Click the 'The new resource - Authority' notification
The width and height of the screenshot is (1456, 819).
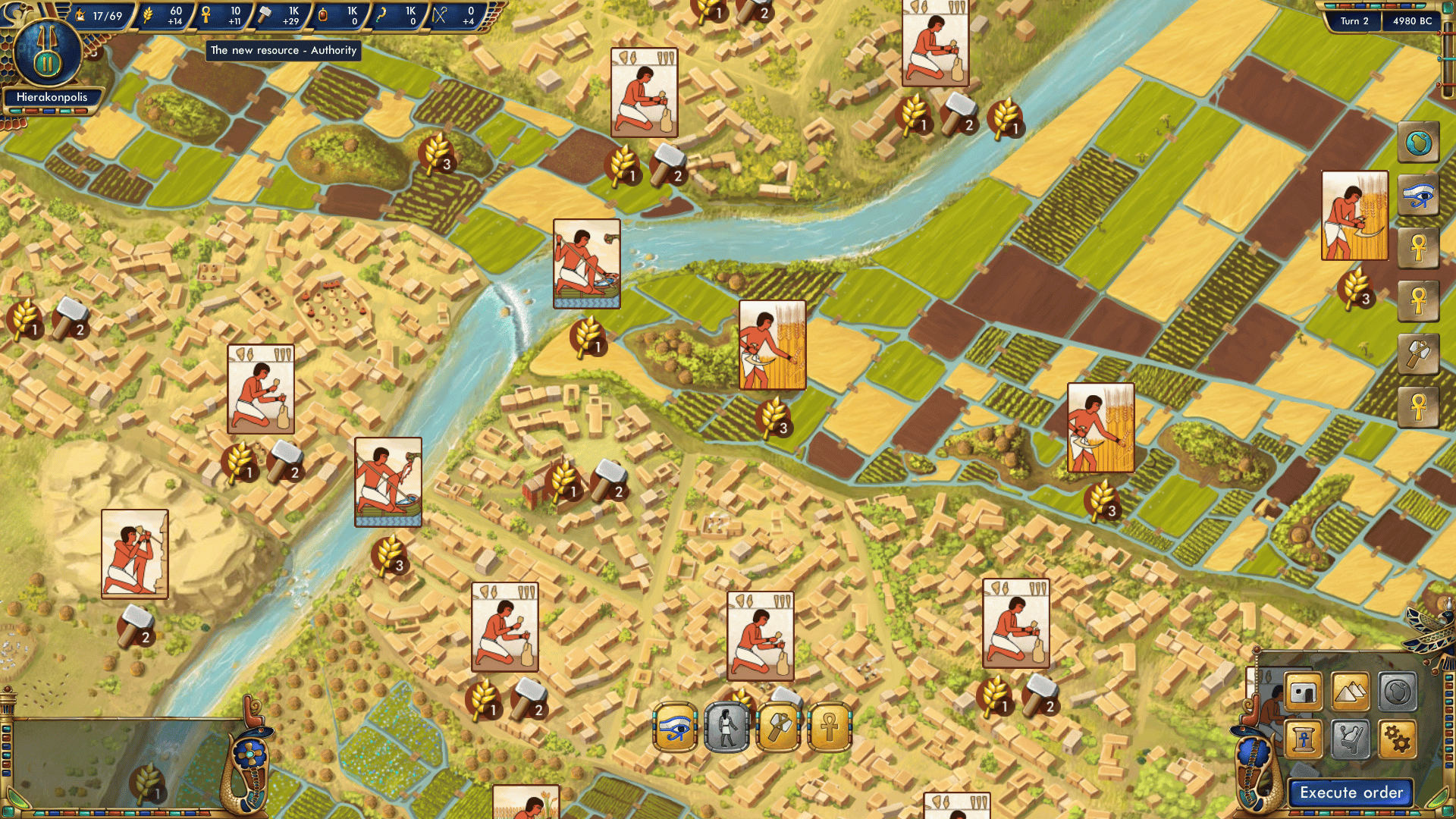284,51
